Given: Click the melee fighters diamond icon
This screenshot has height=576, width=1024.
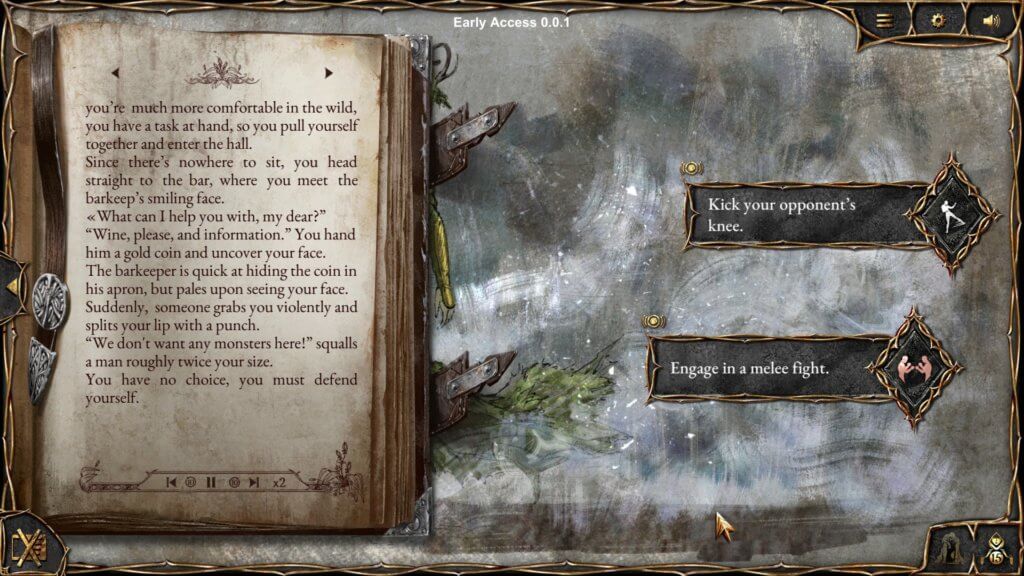Looking at the screenshot, I should tap(910, 367).
